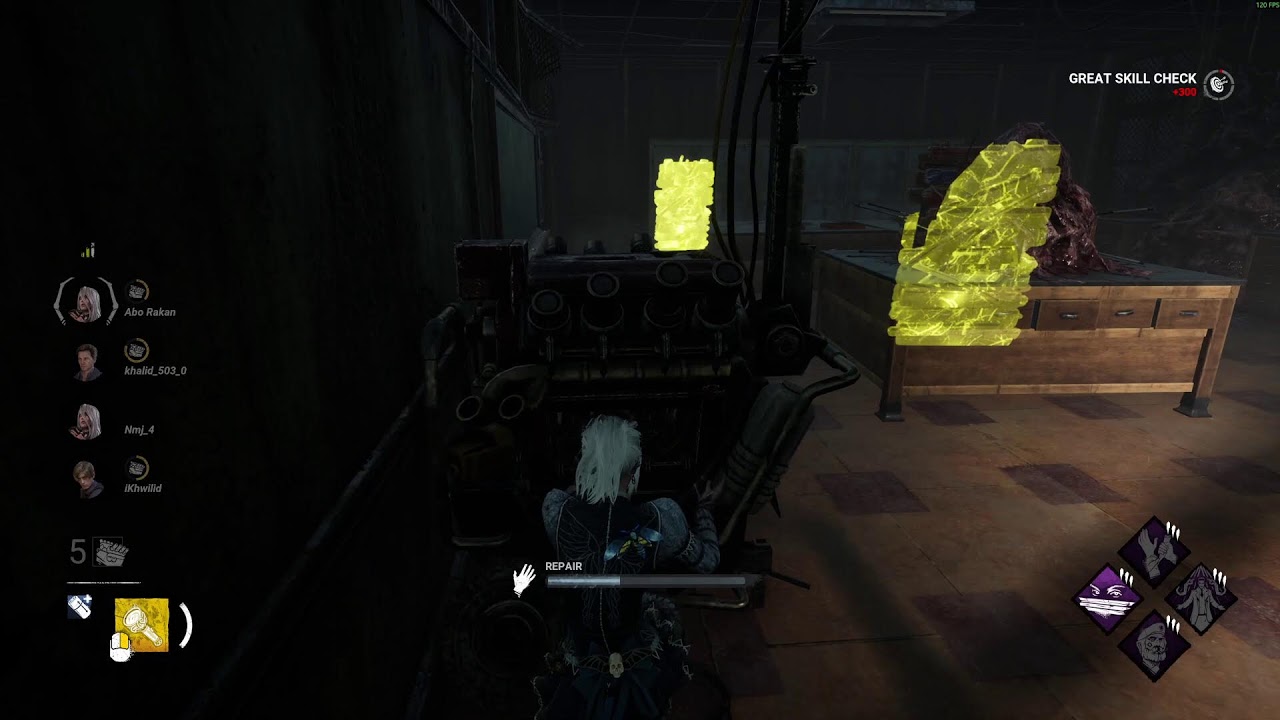Click khalid_503_0's survivor portrait
Viewport: 1280px width, 720px height.
pos(87,362)
